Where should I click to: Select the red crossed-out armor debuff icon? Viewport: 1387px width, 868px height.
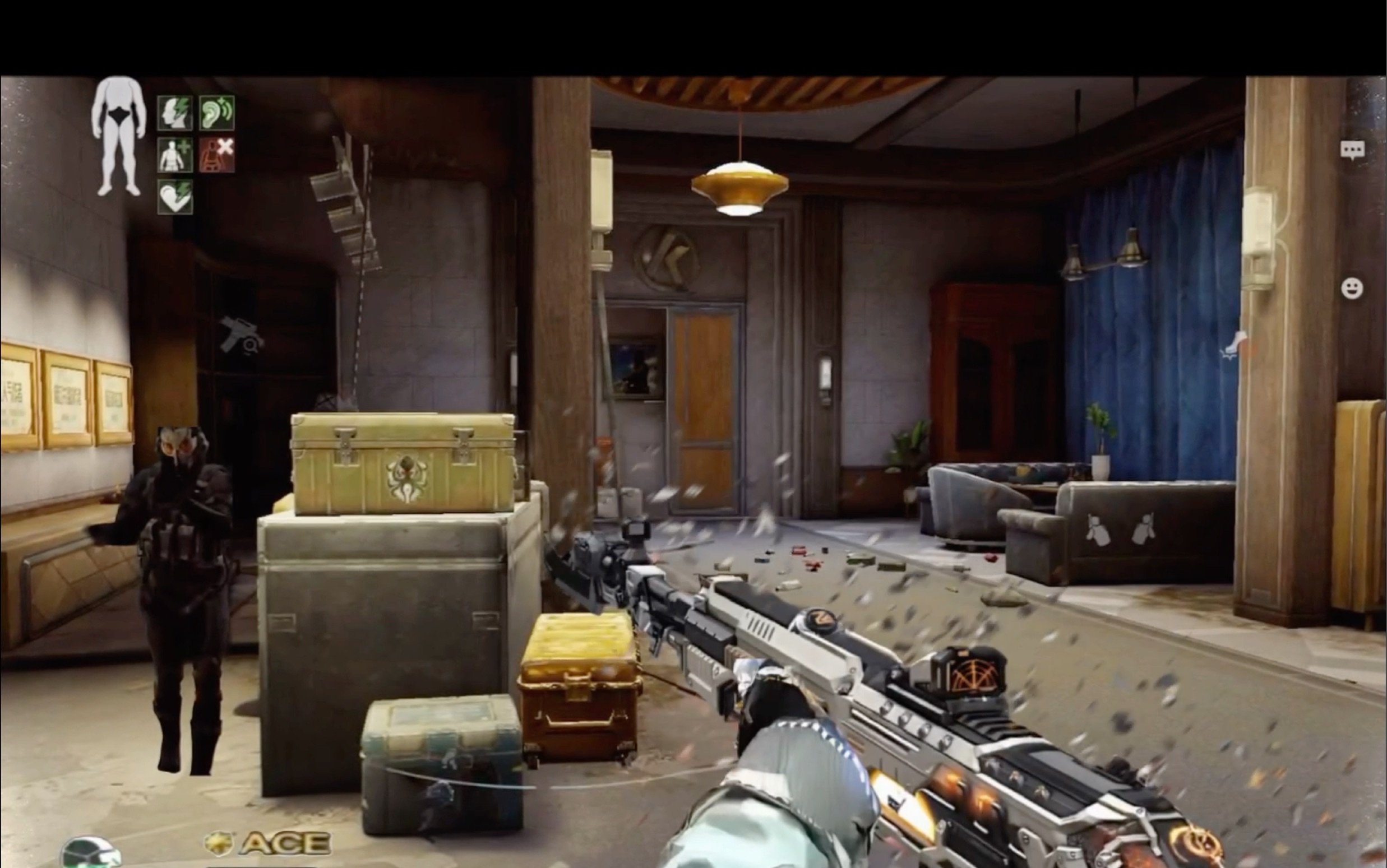pyautogui.click(x=216, y=155)
